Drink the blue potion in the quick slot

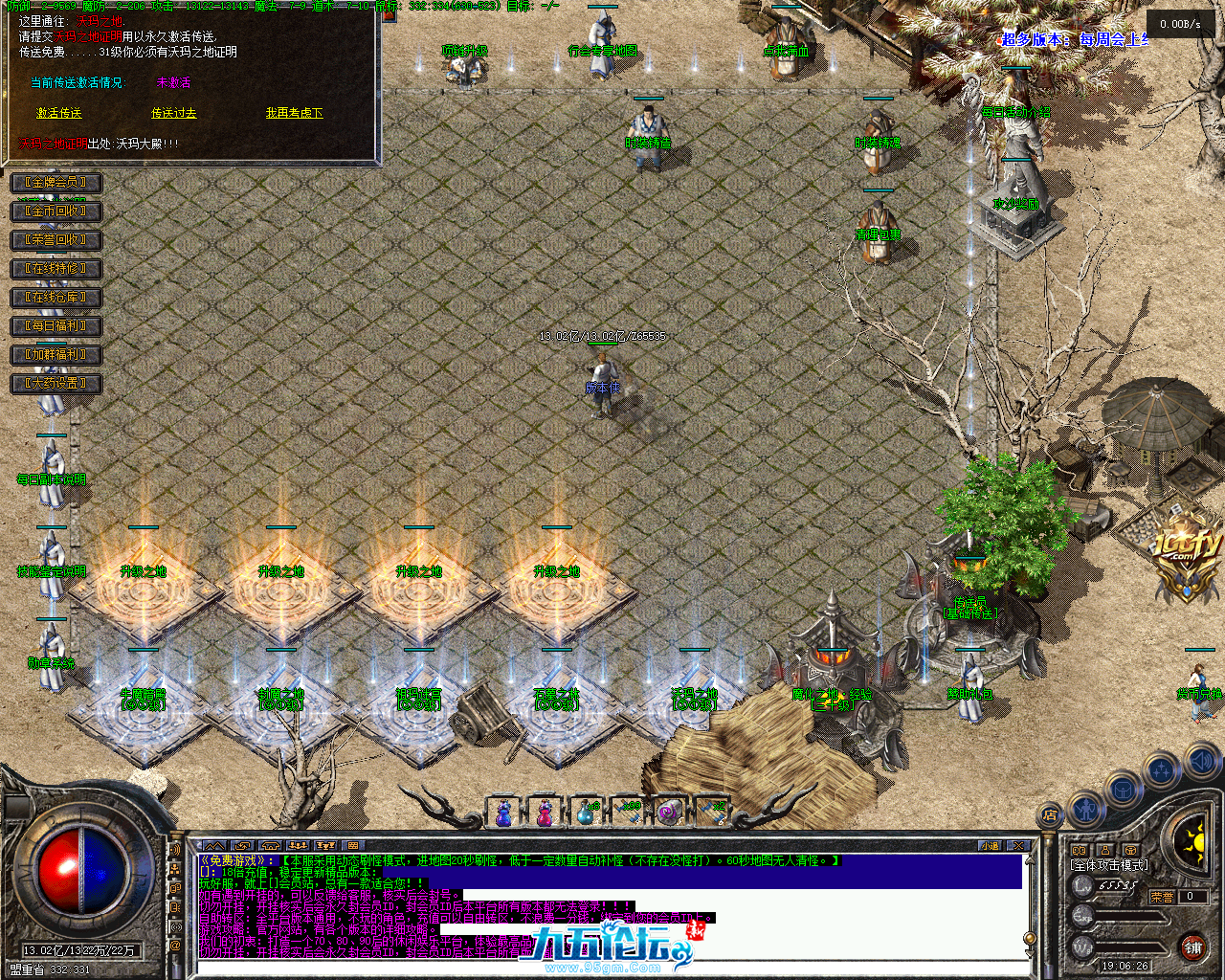tap(504, 812)
